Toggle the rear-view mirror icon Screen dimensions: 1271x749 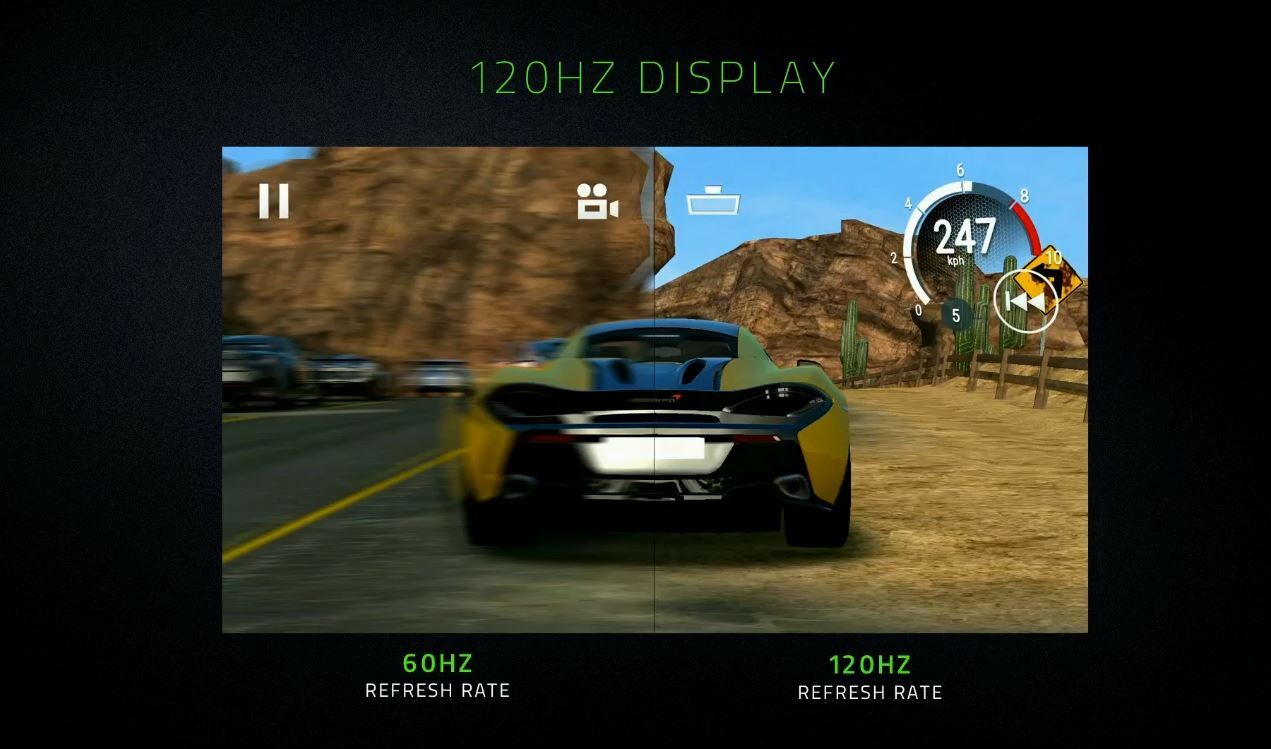pos(713,203)
